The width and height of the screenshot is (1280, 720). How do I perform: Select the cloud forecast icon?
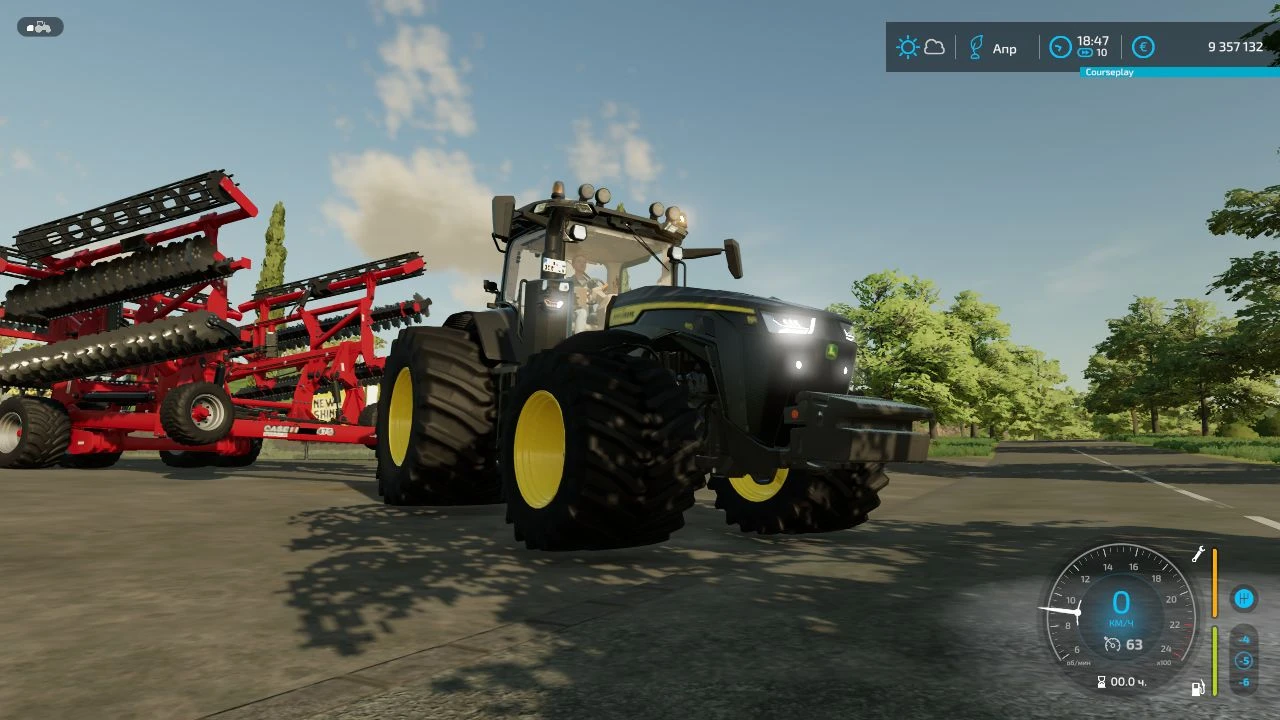click(935, 47)
